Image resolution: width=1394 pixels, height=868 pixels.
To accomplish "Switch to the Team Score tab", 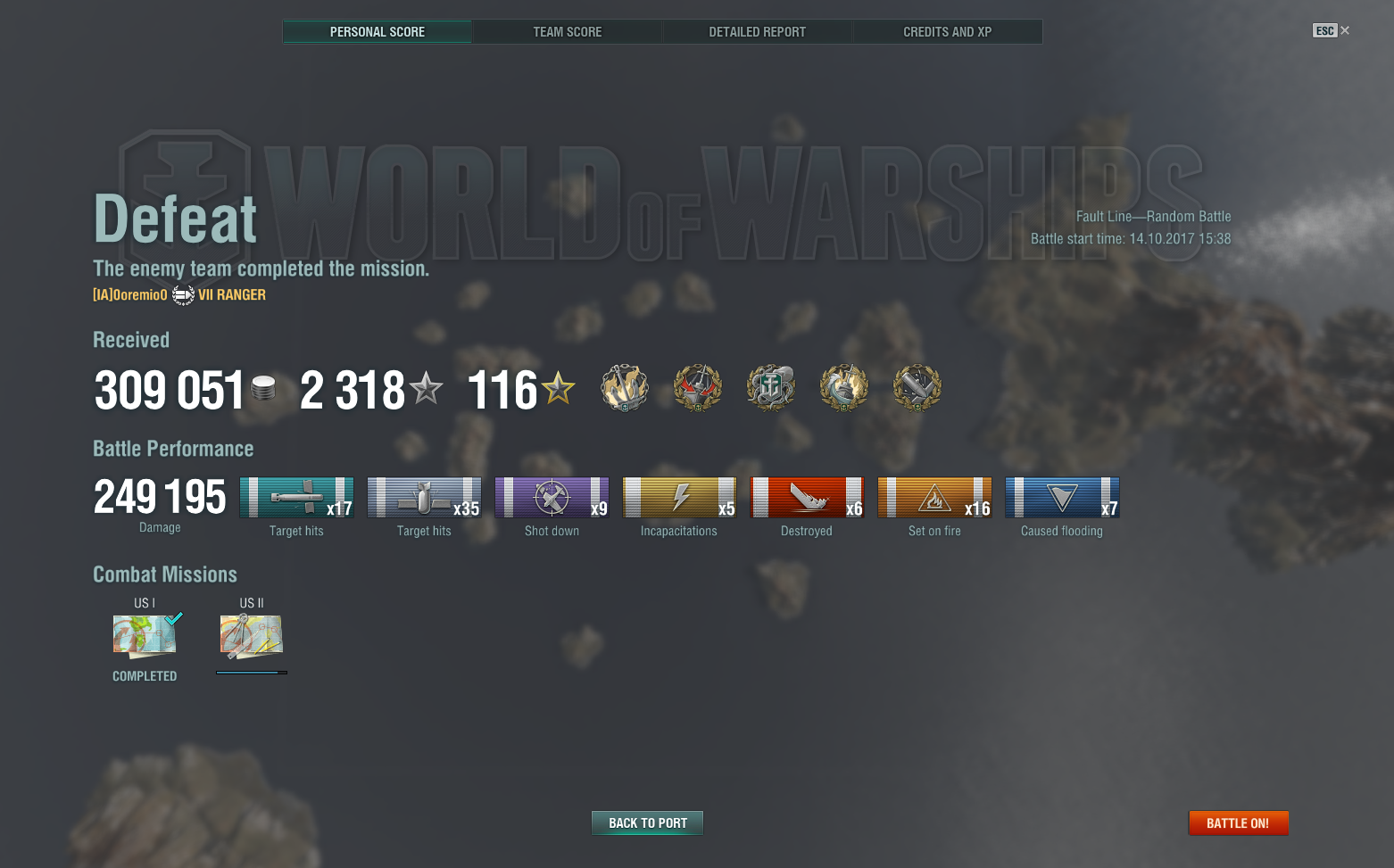I will pyautogui.click(x=567, y=32).
